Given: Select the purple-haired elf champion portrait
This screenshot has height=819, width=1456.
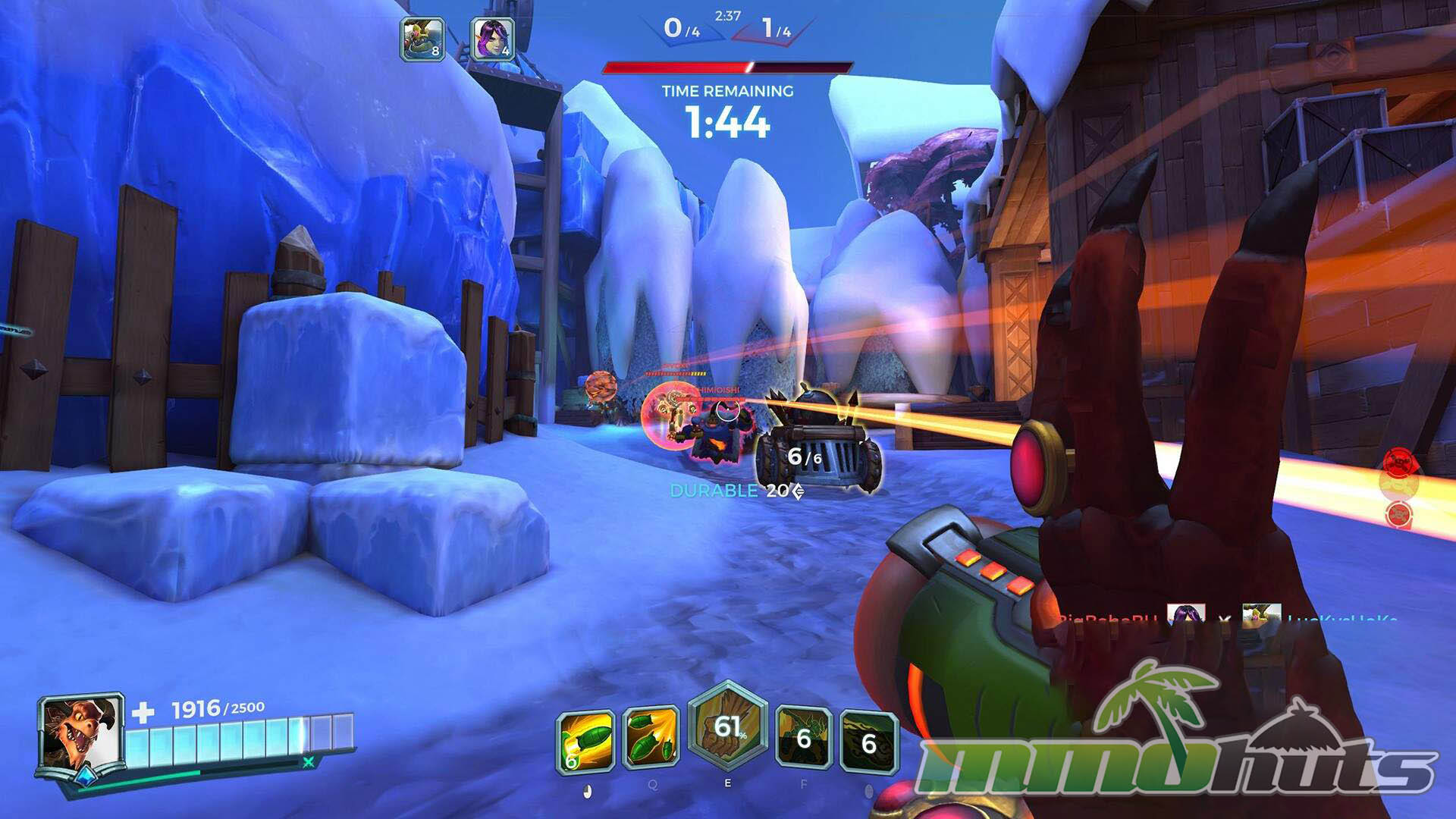Looking at the screenshot, I should point(492,39).
